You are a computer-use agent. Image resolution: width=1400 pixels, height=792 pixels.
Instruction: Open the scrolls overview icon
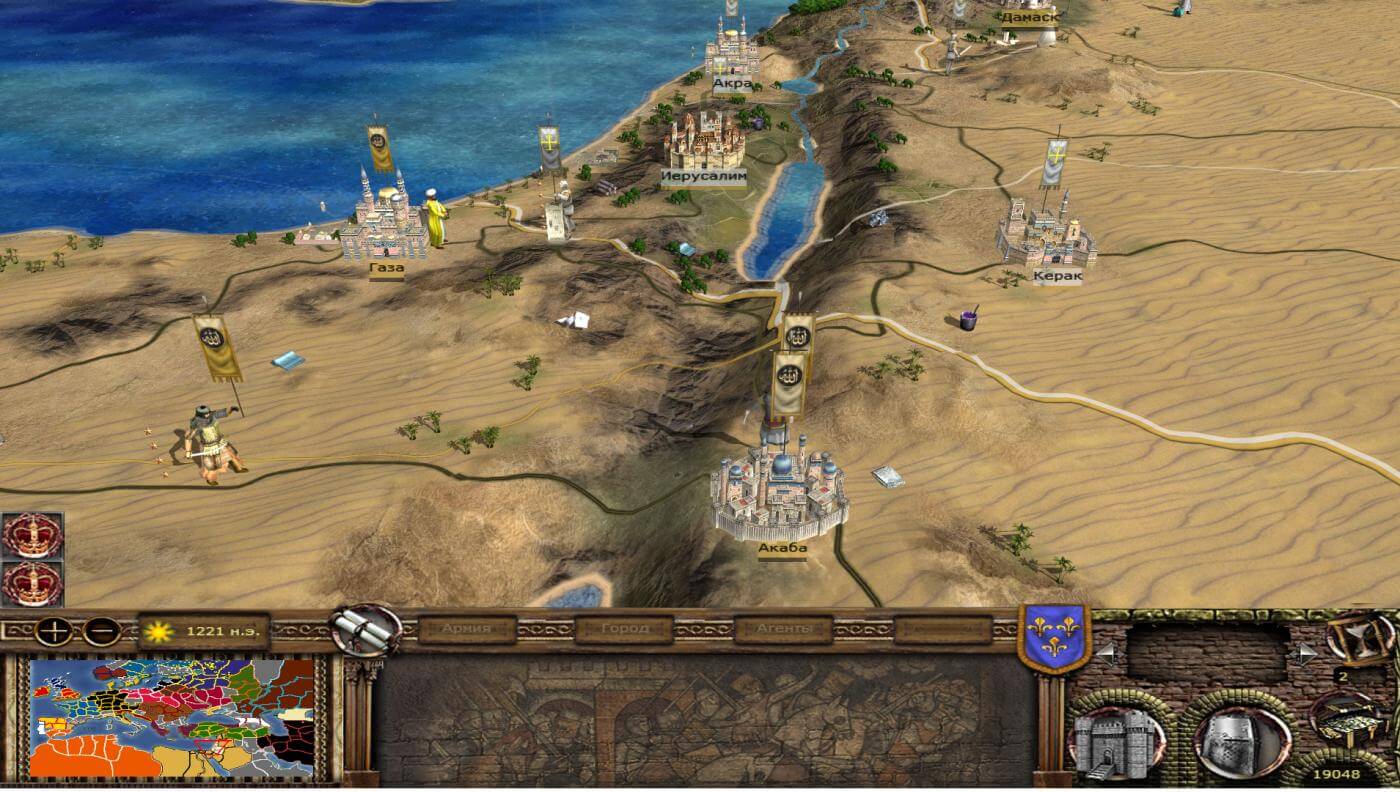(366, 629)
